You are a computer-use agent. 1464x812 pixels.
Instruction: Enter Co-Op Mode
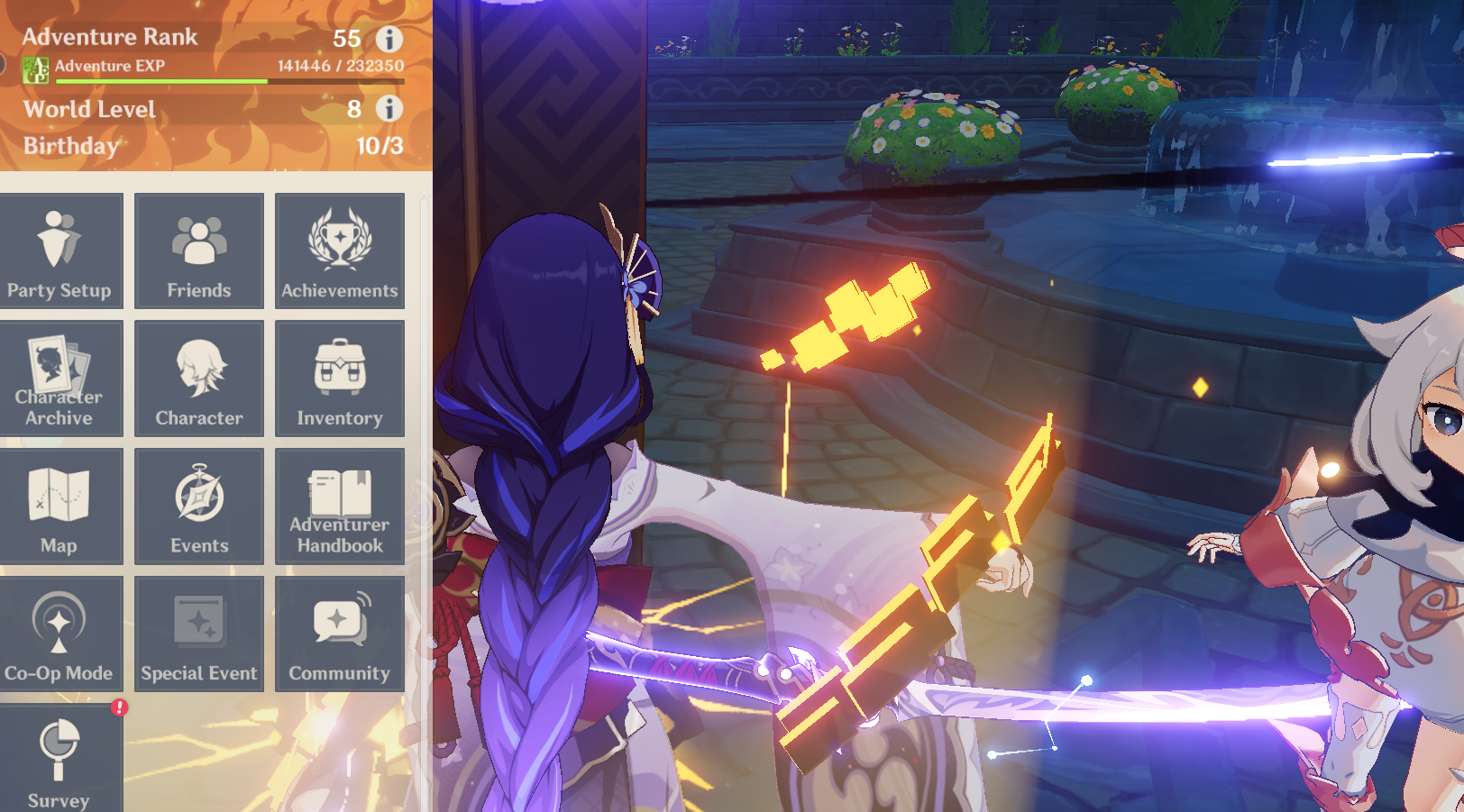point(59,634)
